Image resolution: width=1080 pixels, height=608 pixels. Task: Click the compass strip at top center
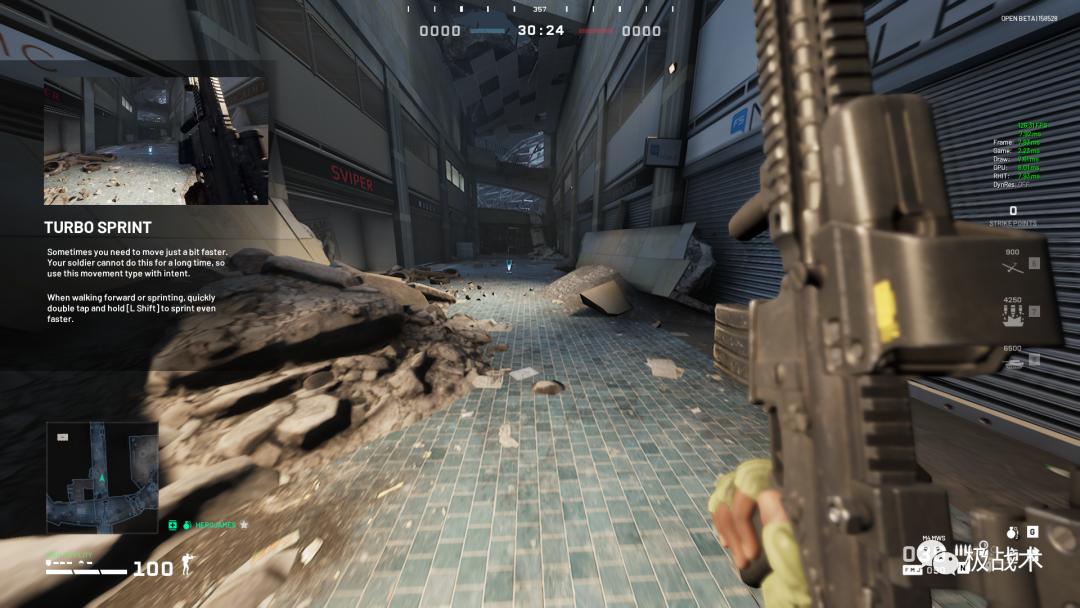point(540,8)
